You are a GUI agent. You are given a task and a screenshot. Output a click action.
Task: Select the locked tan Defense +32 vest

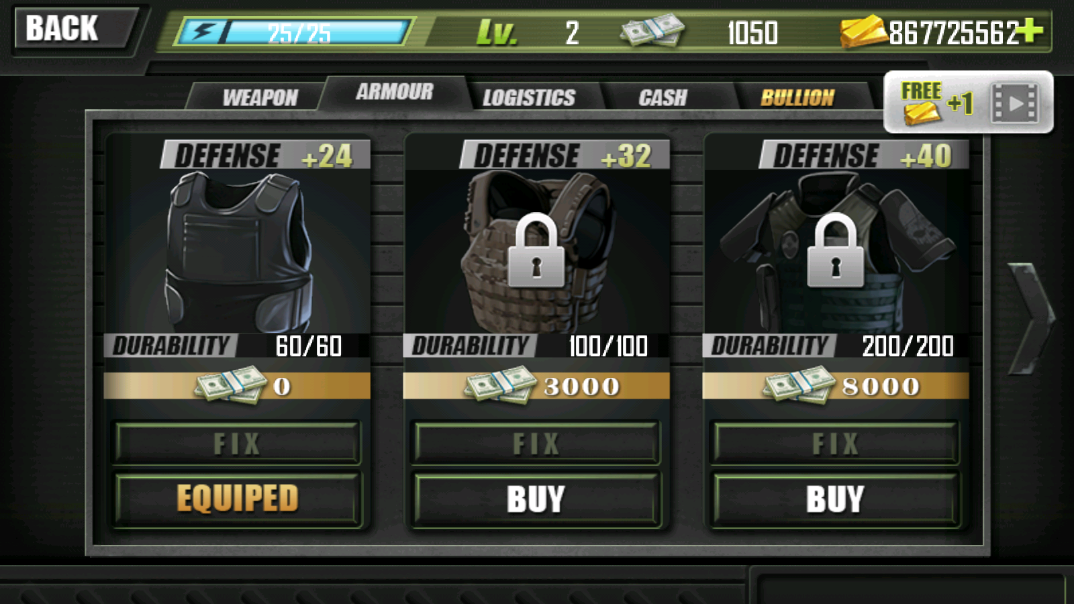pyautogui.click(x=536, y=250)
